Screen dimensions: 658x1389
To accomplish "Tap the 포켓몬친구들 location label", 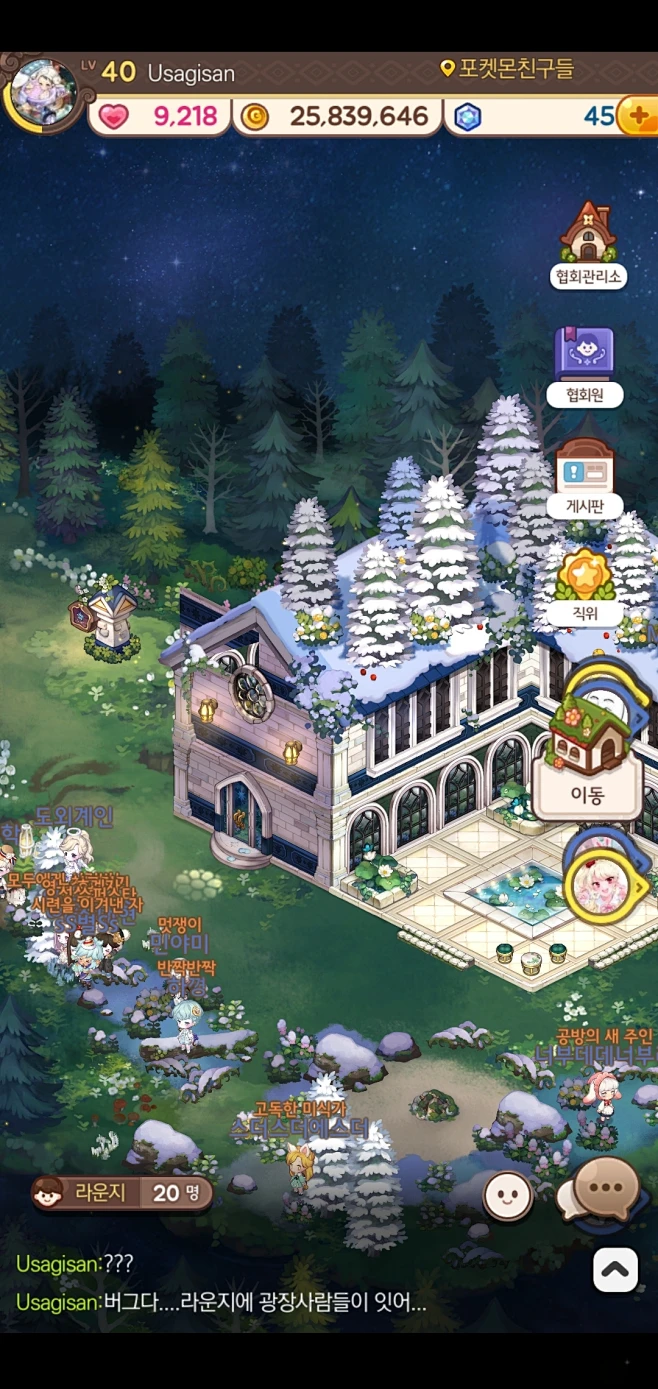I will (508, 69).
